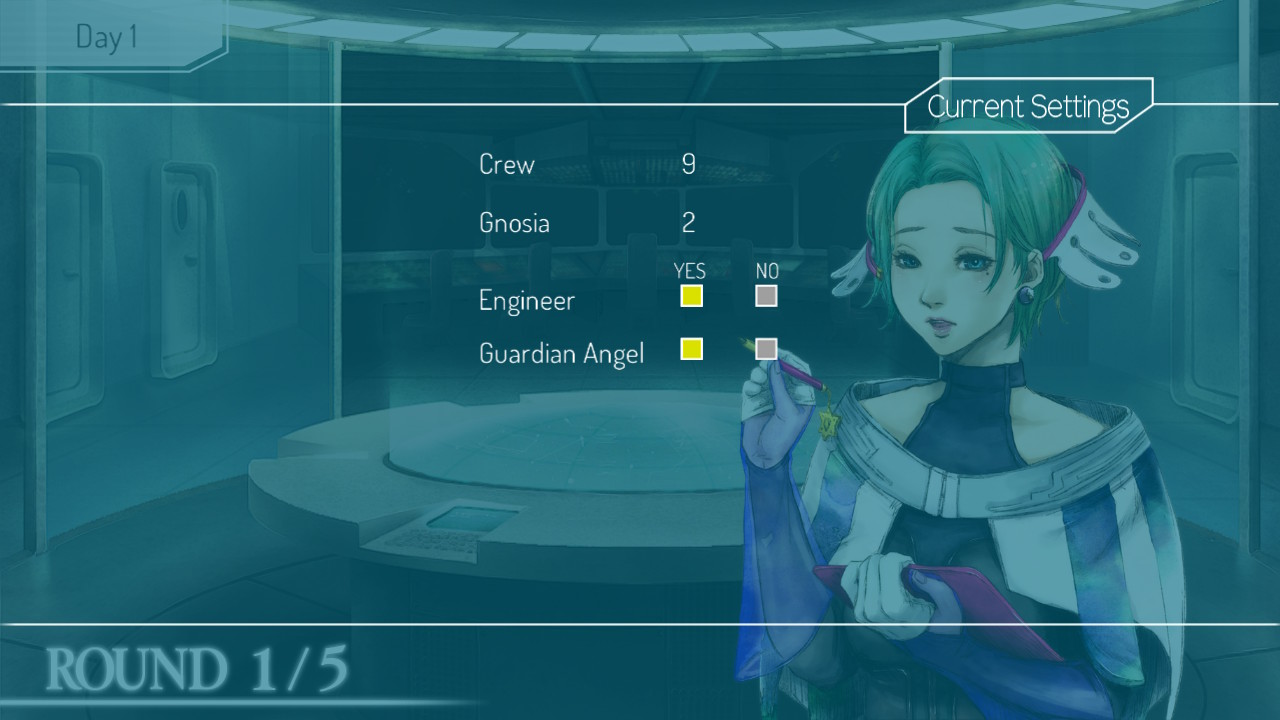Select YES for the Engineer role
Screen dimensions: 1280x720
tap(691, 296)
